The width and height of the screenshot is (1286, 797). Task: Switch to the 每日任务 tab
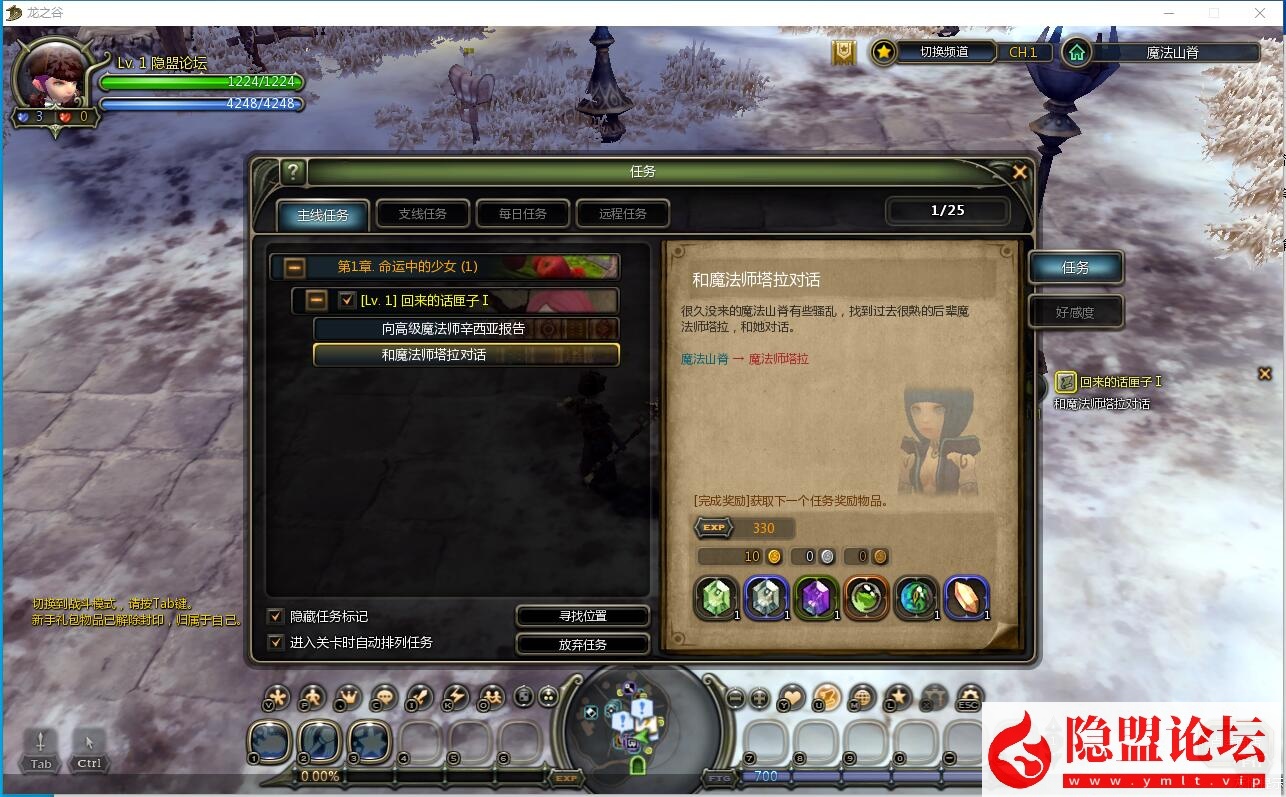[522, 213]
